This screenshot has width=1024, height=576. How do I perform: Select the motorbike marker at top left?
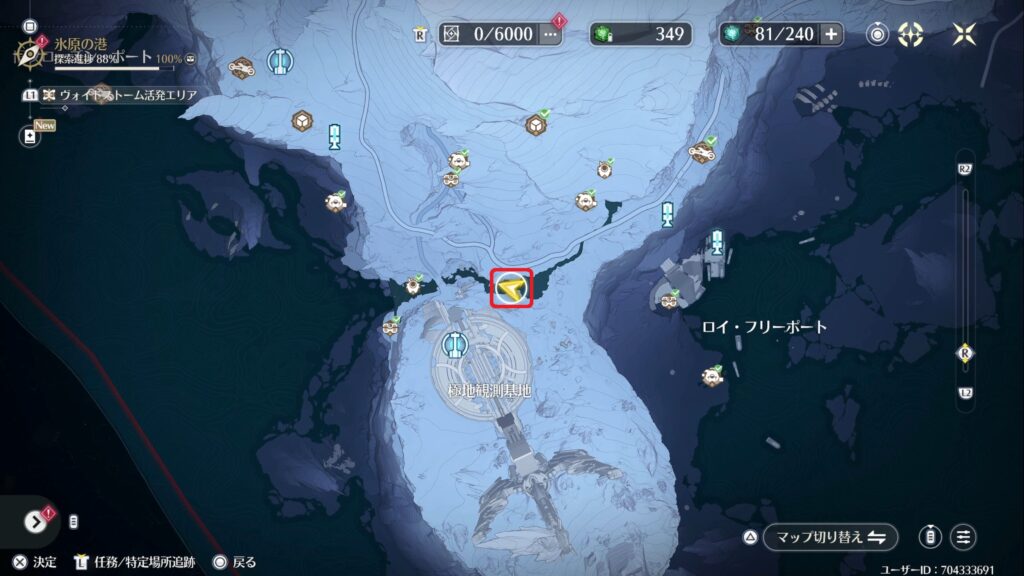coord(240,68)
